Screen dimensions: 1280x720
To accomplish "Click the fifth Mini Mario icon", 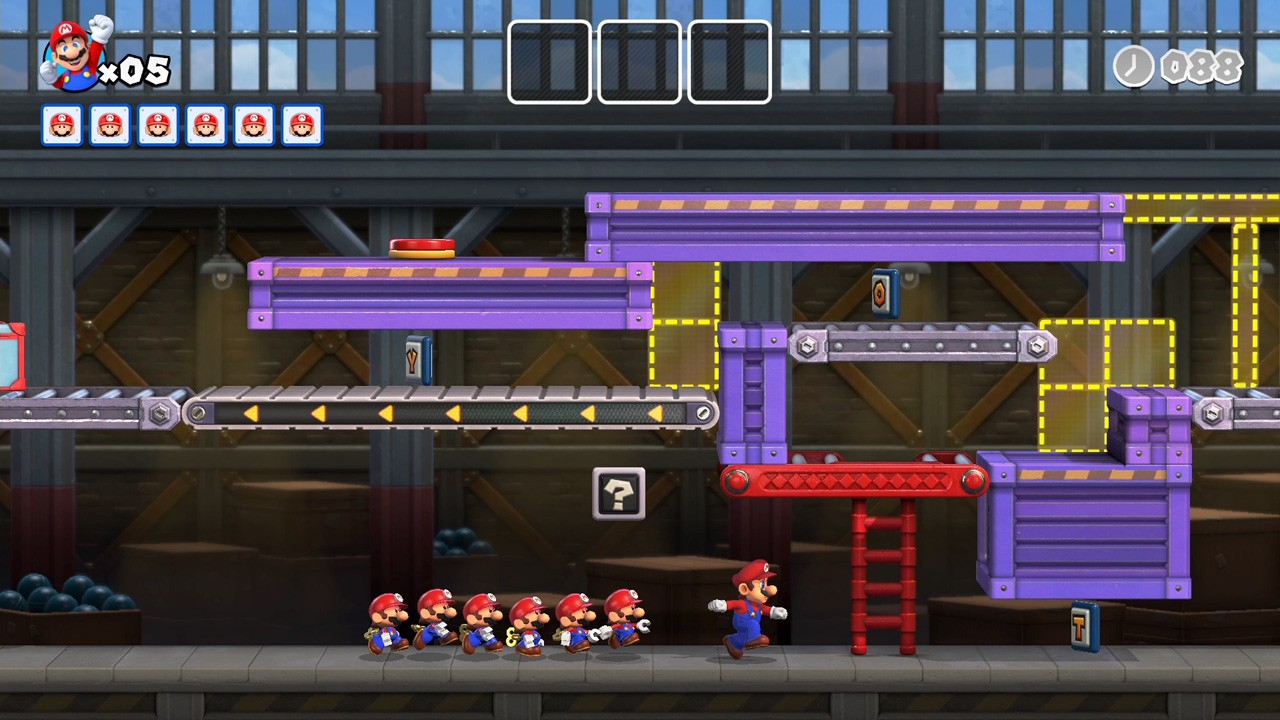I will pyautogui.click(x=253, y=124).
